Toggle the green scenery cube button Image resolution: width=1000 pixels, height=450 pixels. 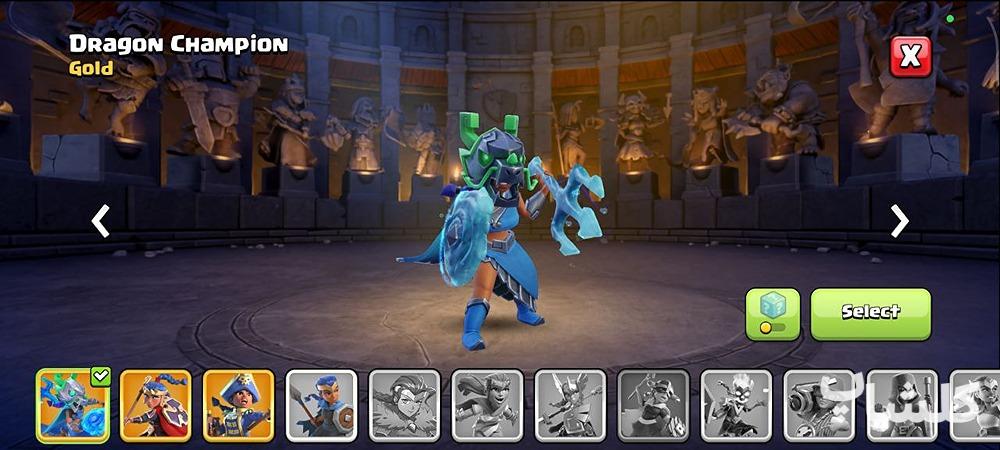point(772,313)
